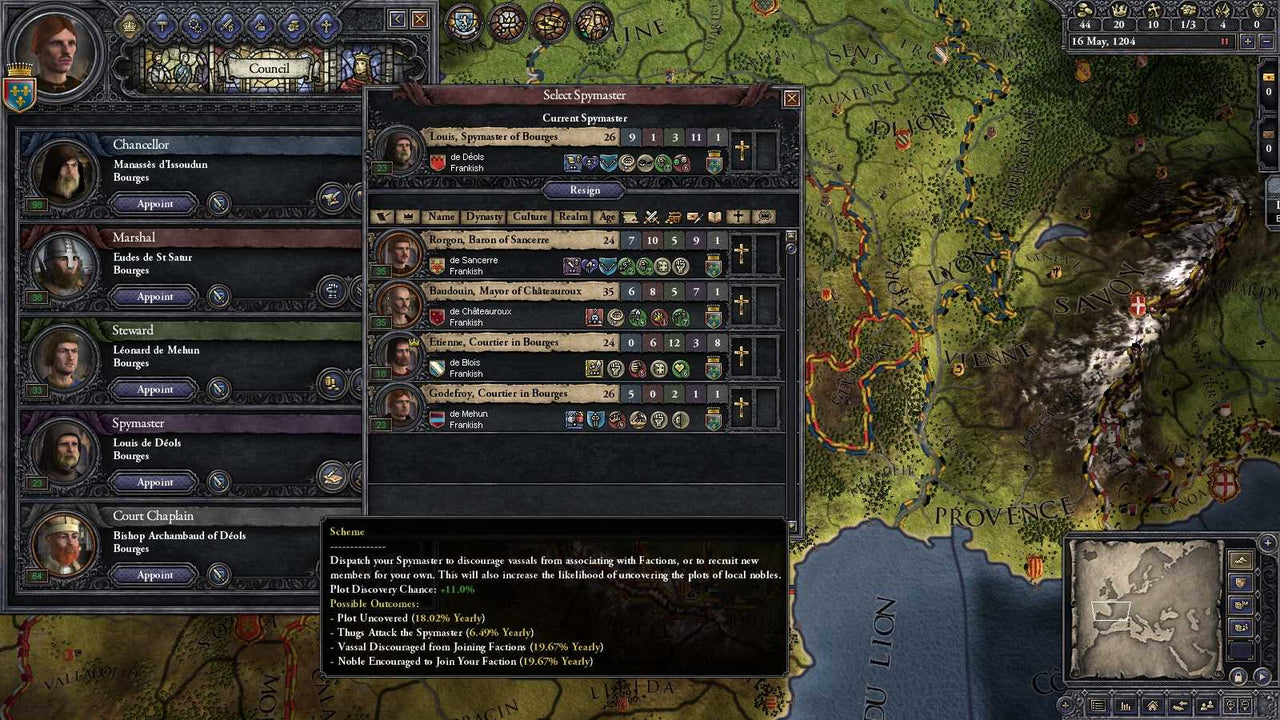Viewport: 1280px width, 720px height.
Task: Increase game speed with the plus button
Action: click(x=1249, y=41)
